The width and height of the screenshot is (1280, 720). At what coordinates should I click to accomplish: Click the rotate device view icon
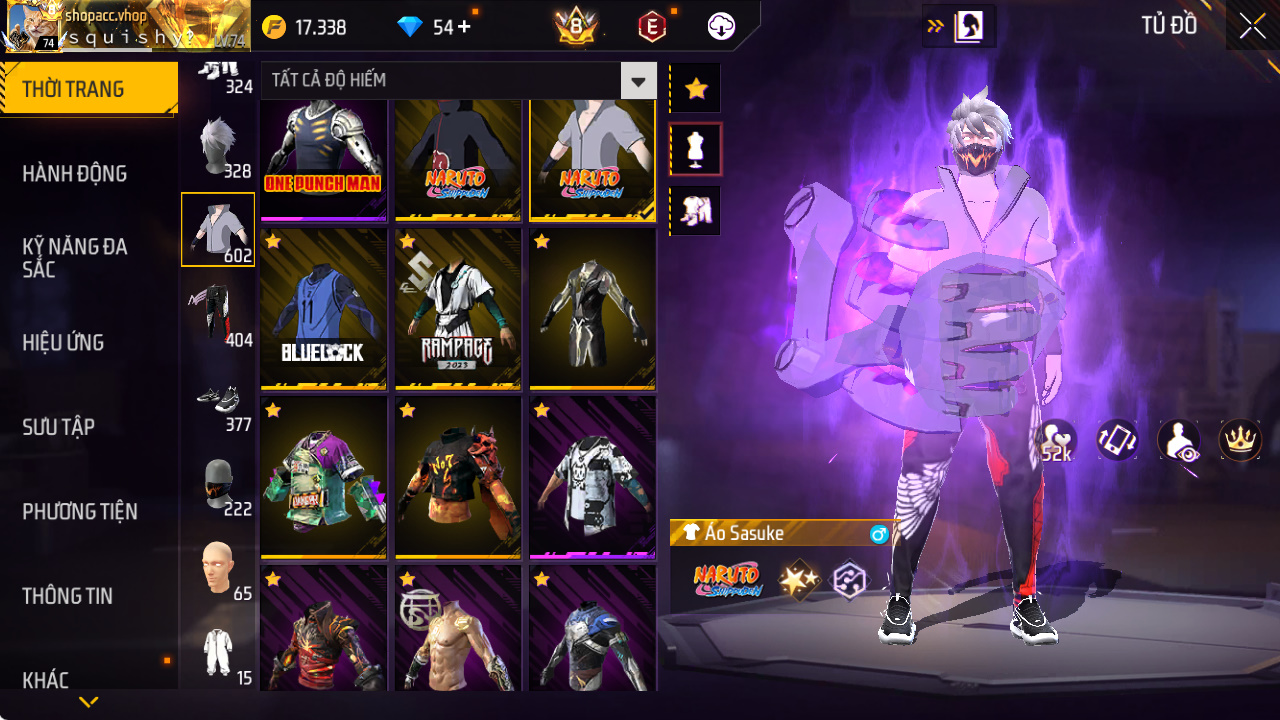pyautogui.click(x=1117, y=441)
